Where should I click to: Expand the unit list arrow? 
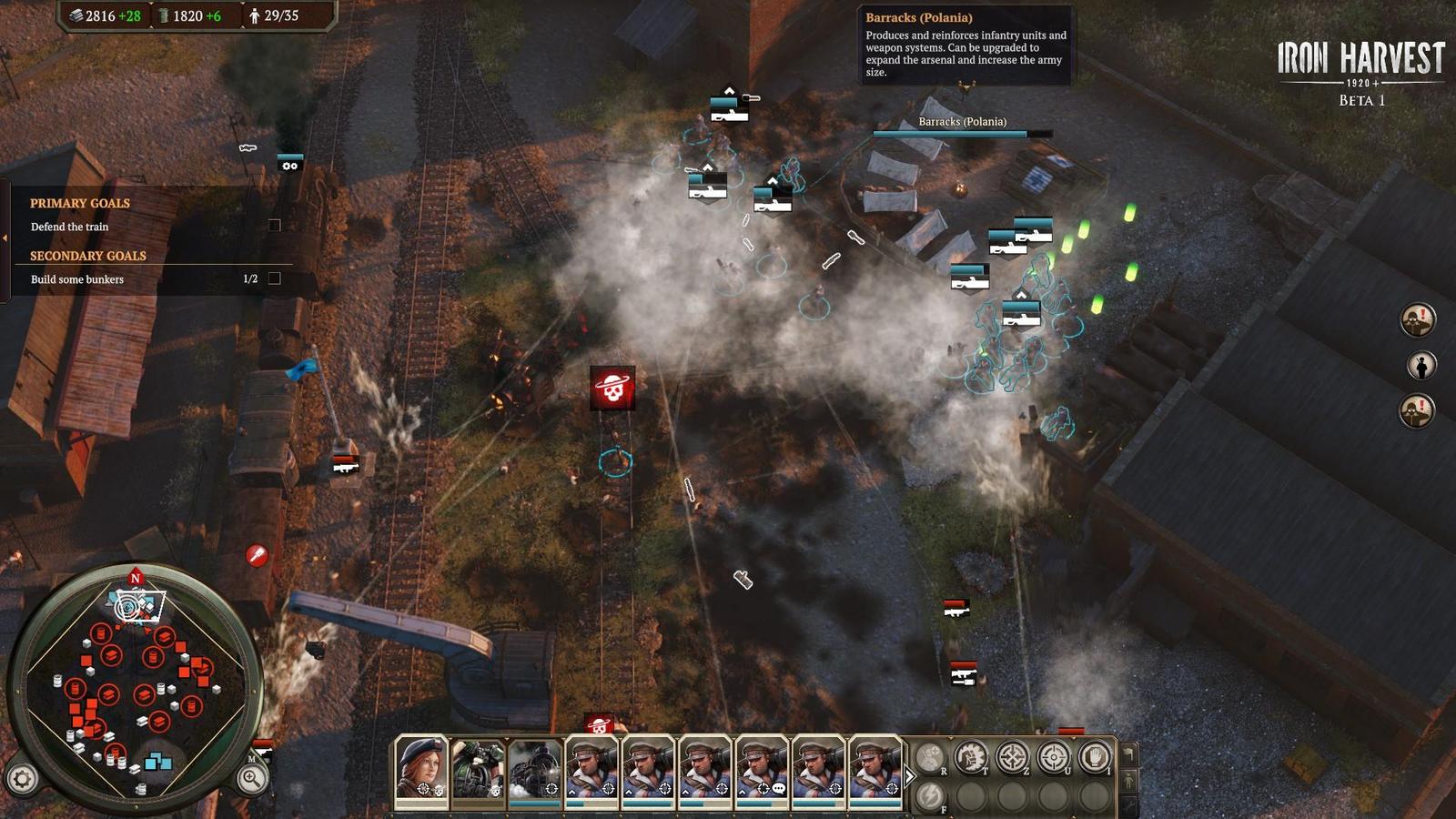[x=909, y=776]
